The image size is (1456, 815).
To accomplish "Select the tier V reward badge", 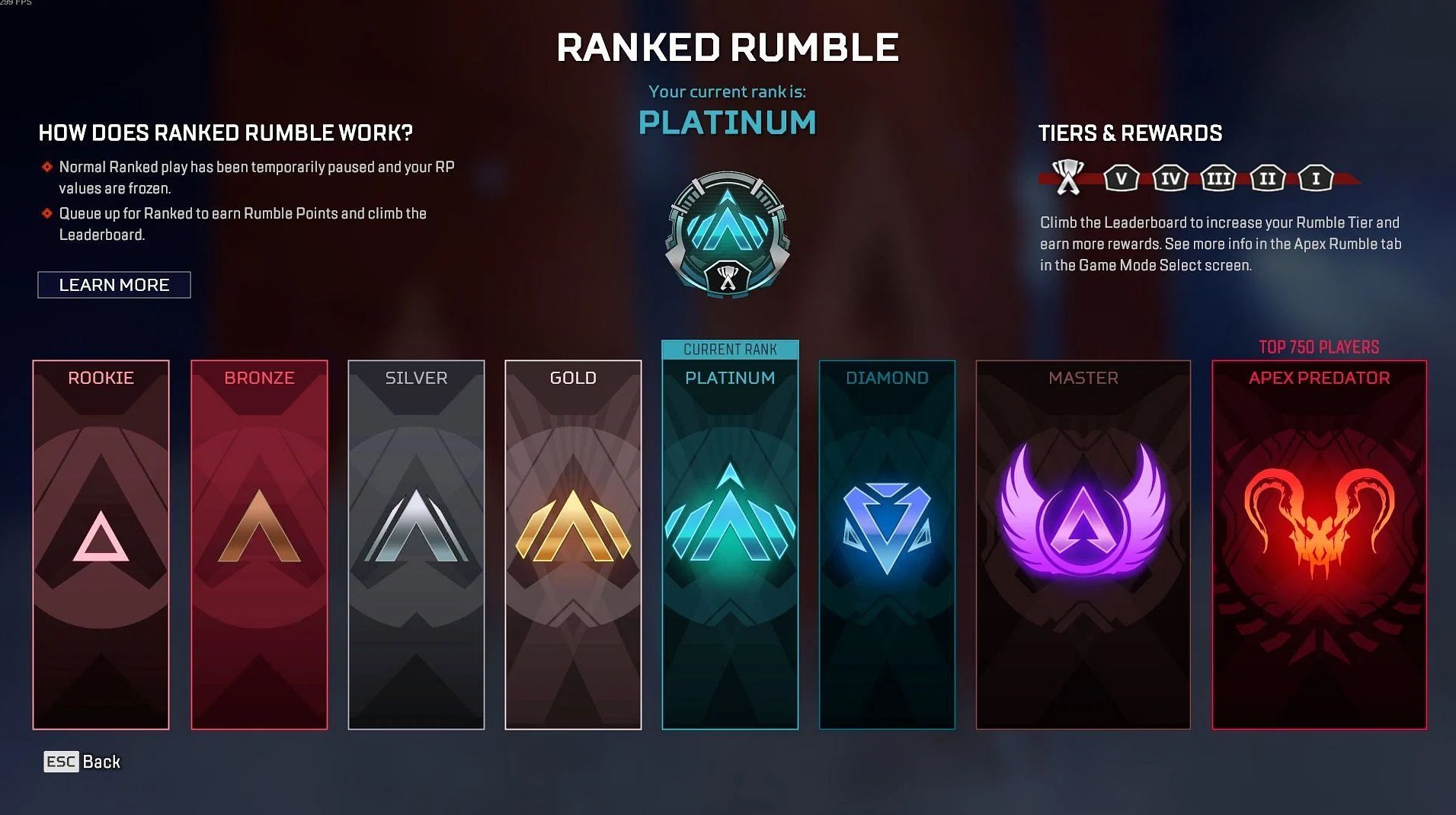I will click(1121, 179).
